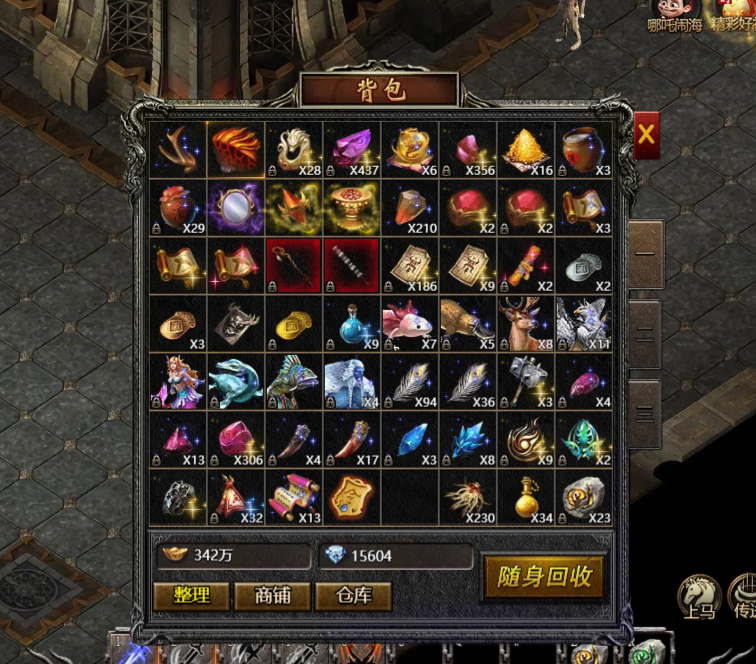Select the mermaid character item
Screen dimensions: 756x664
(178, 382)
